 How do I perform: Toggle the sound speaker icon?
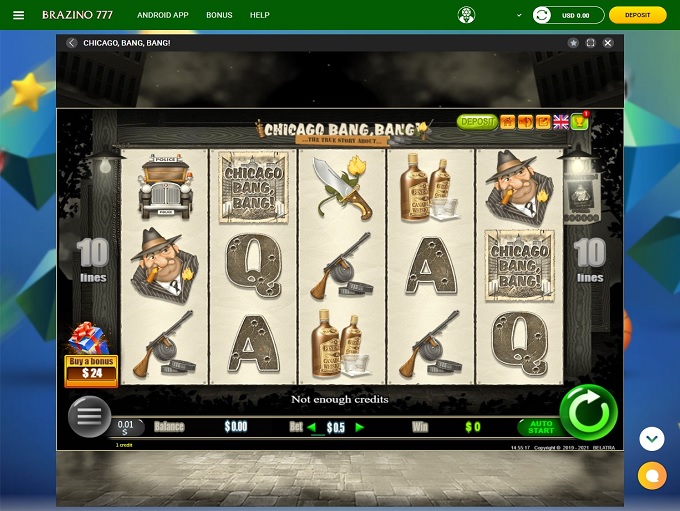click(525, 122)
